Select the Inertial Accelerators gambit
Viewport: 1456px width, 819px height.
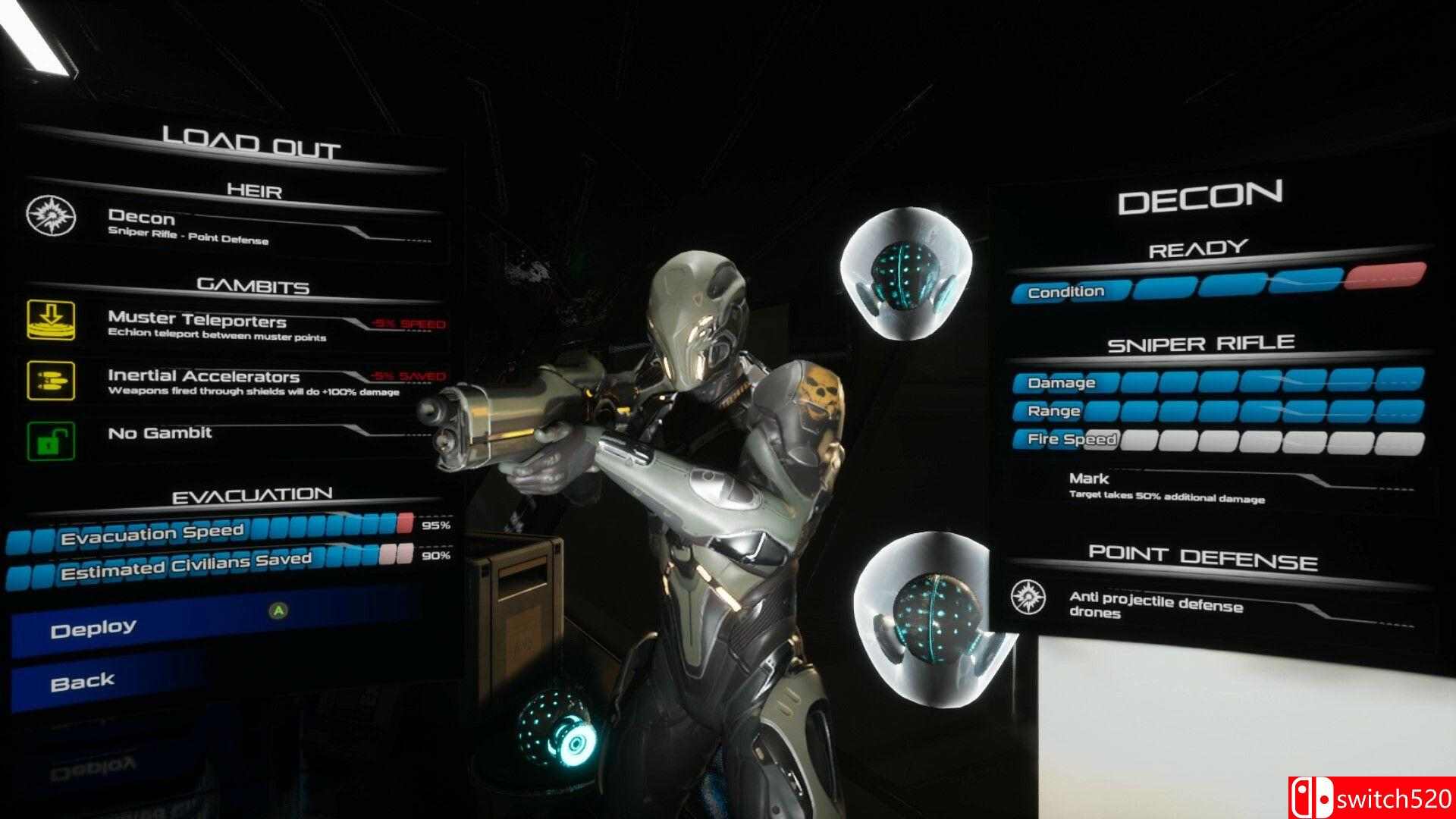coord(227,381)
